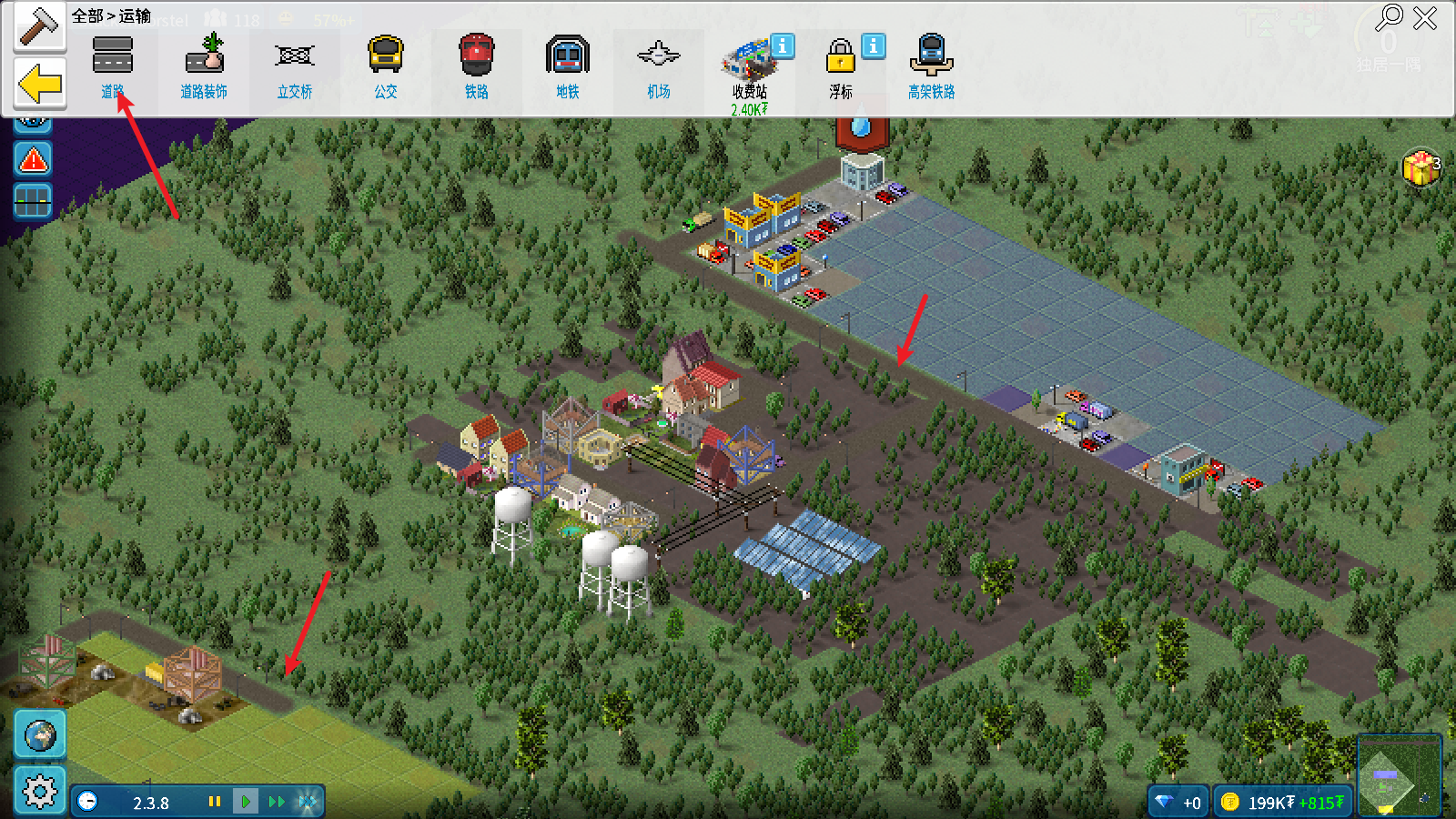Select the 道路 road category
1456x819 pixels.
click(113, 66)
